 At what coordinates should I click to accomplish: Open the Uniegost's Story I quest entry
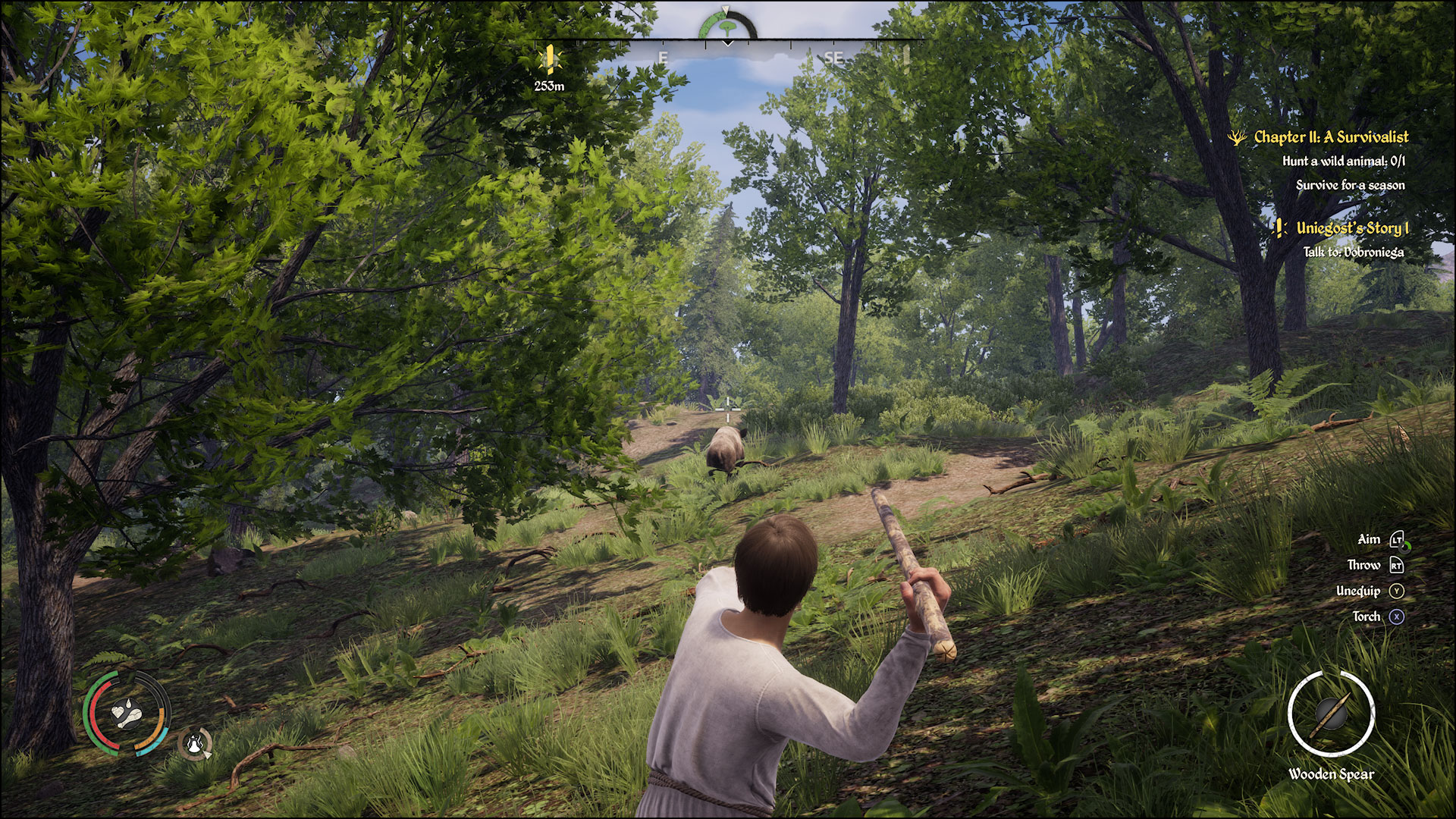coord(1351,228)
